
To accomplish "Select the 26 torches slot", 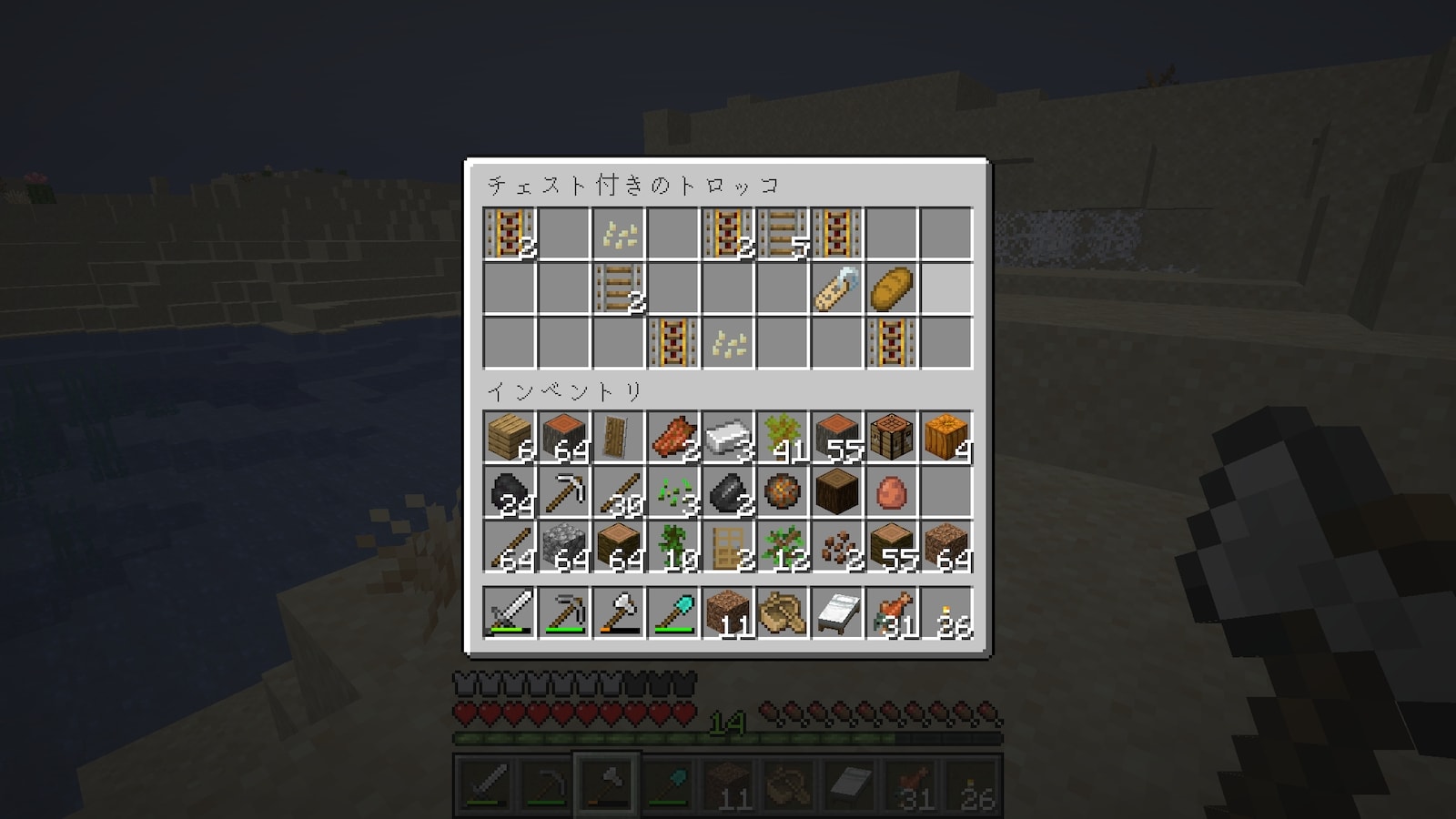I will click(945, 612).
